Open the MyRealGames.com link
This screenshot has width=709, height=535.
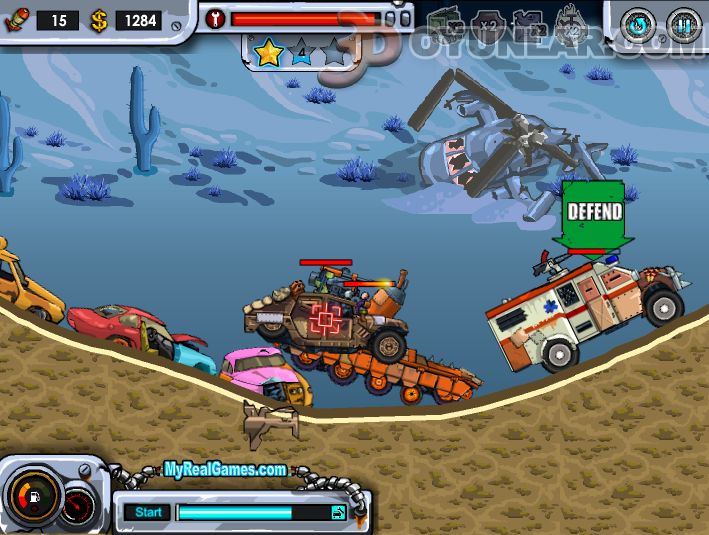[226, 469]
